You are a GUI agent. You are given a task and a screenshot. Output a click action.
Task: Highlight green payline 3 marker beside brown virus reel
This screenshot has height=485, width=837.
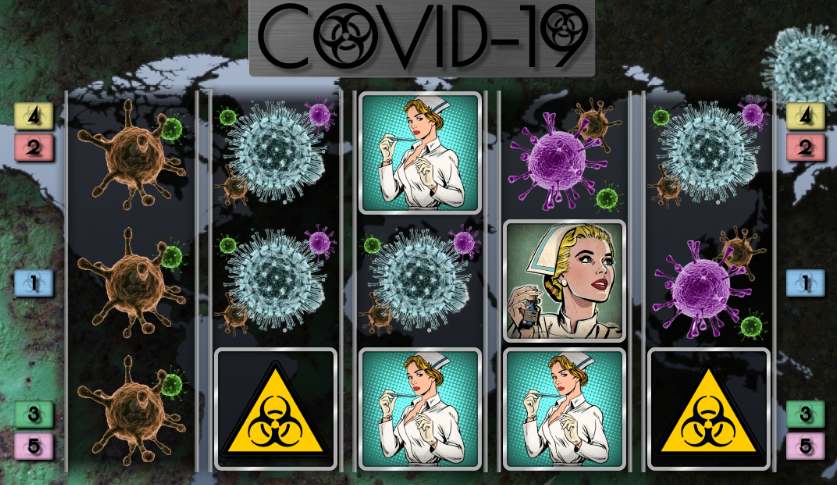pos(33,413)
